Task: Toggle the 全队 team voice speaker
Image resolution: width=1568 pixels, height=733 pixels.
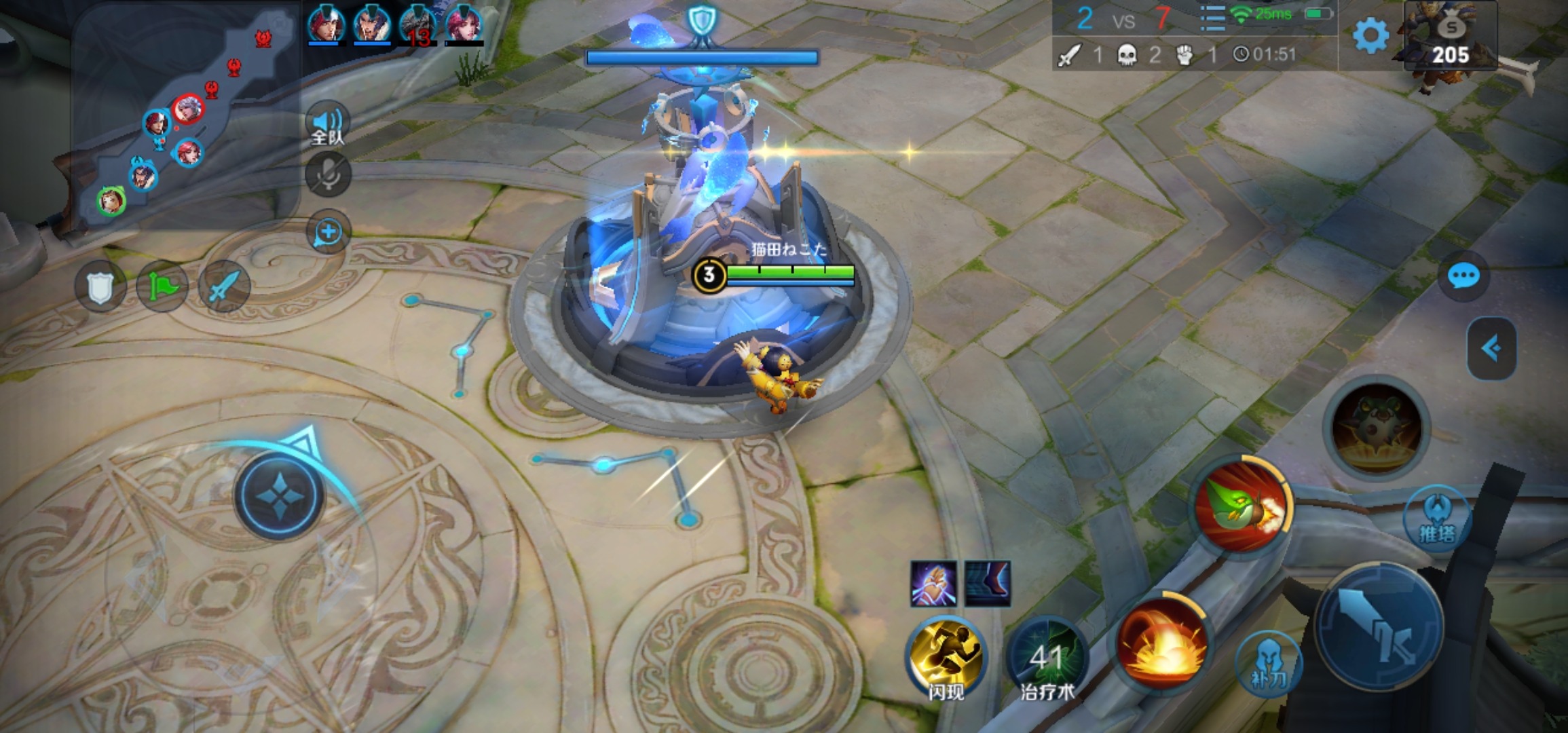Action: tap(328, 126)
